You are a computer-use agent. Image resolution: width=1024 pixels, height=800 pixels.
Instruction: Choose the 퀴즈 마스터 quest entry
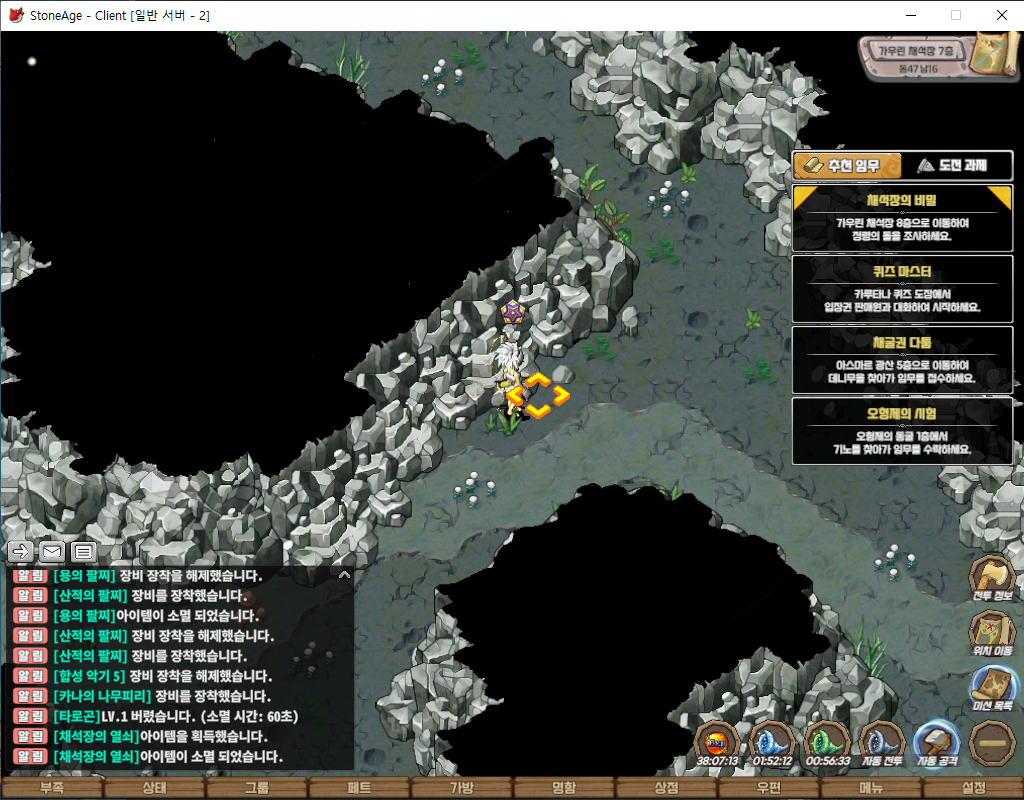(902, 288)
